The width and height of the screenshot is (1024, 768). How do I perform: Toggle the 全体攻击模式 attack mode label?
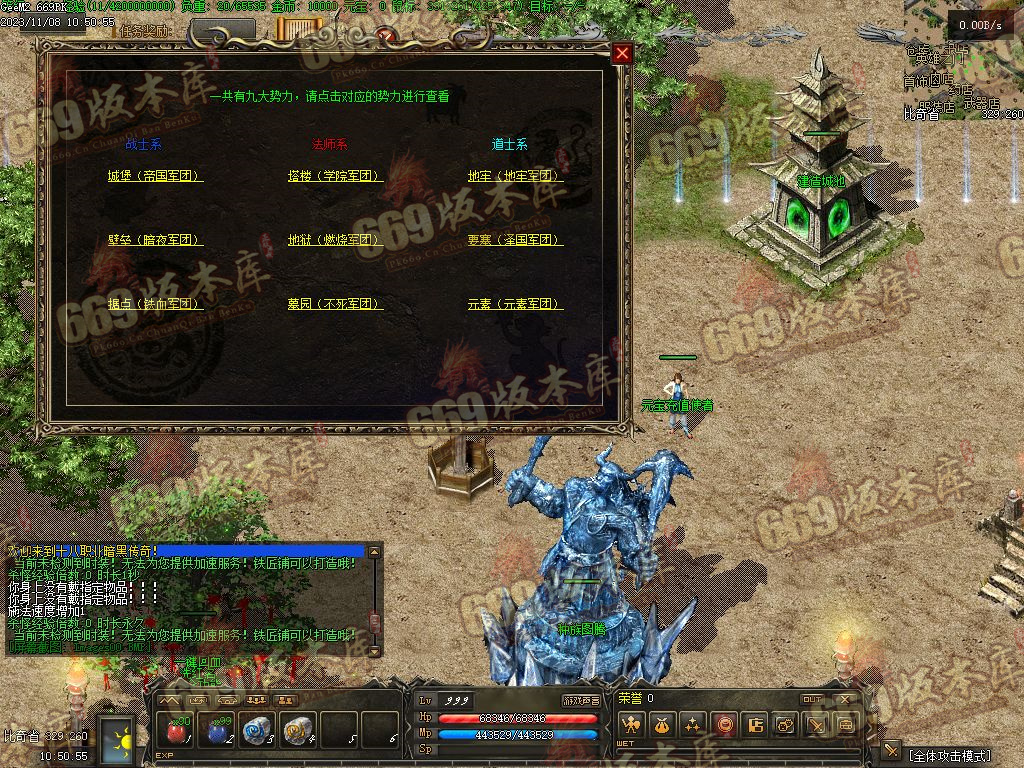(949, 754)
